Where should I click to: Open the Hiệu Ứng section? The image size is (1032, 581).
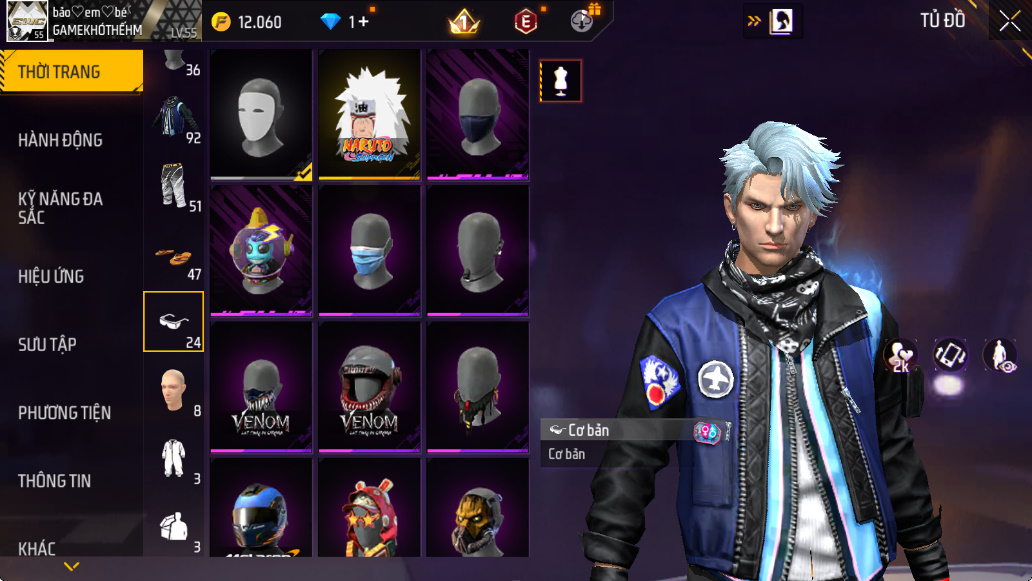(51, 276)
